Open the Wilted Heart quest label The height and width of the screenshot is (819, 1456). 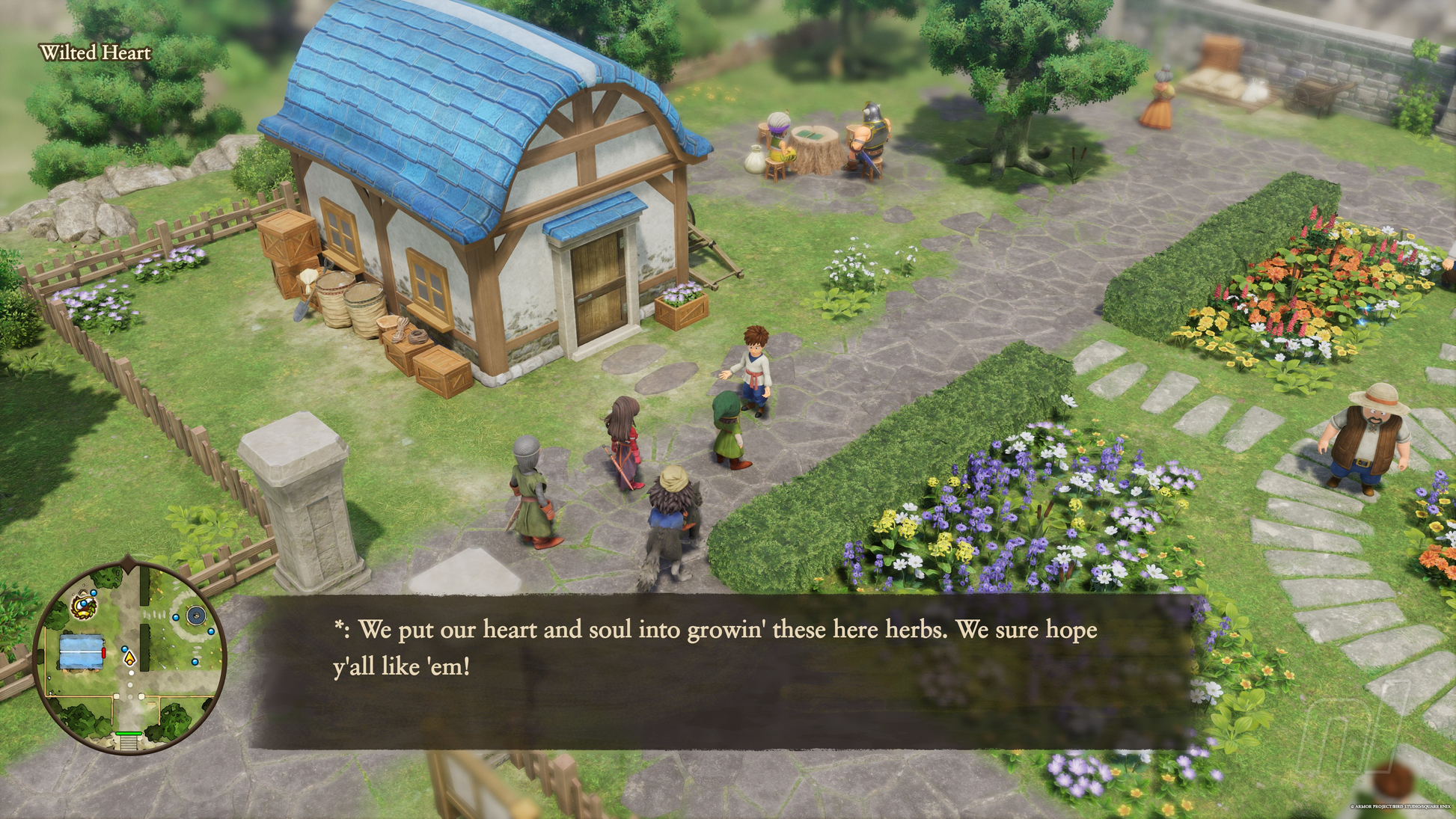95,53
